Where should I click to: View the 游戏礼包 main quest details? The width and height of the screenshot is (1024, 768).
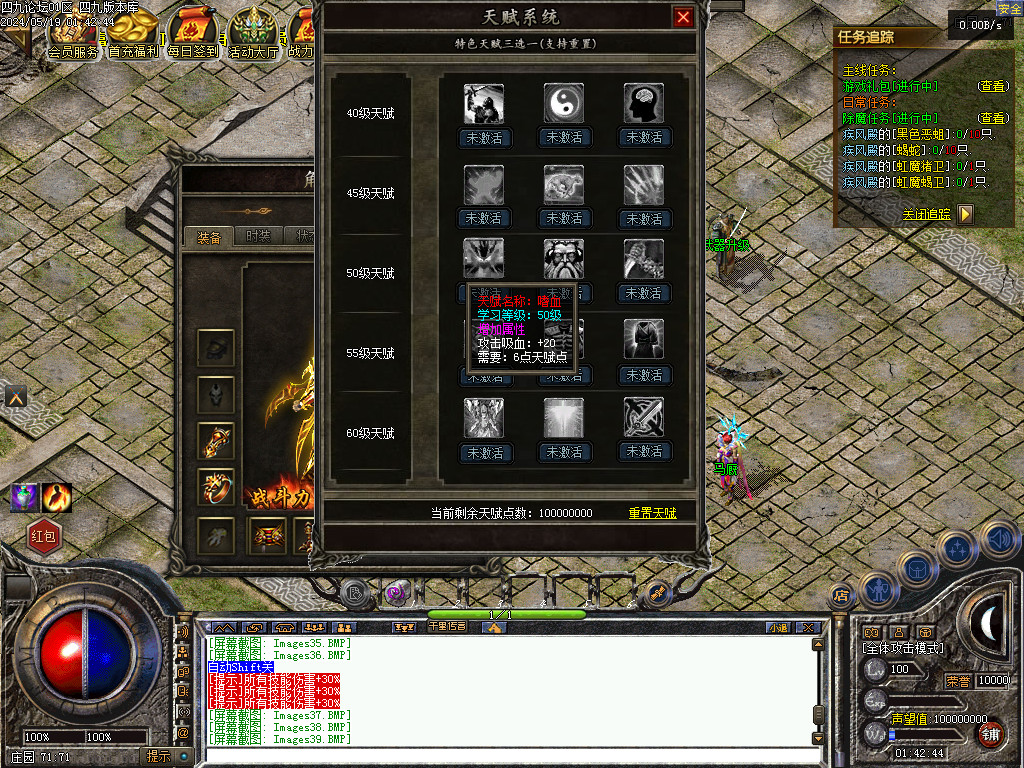992,87
